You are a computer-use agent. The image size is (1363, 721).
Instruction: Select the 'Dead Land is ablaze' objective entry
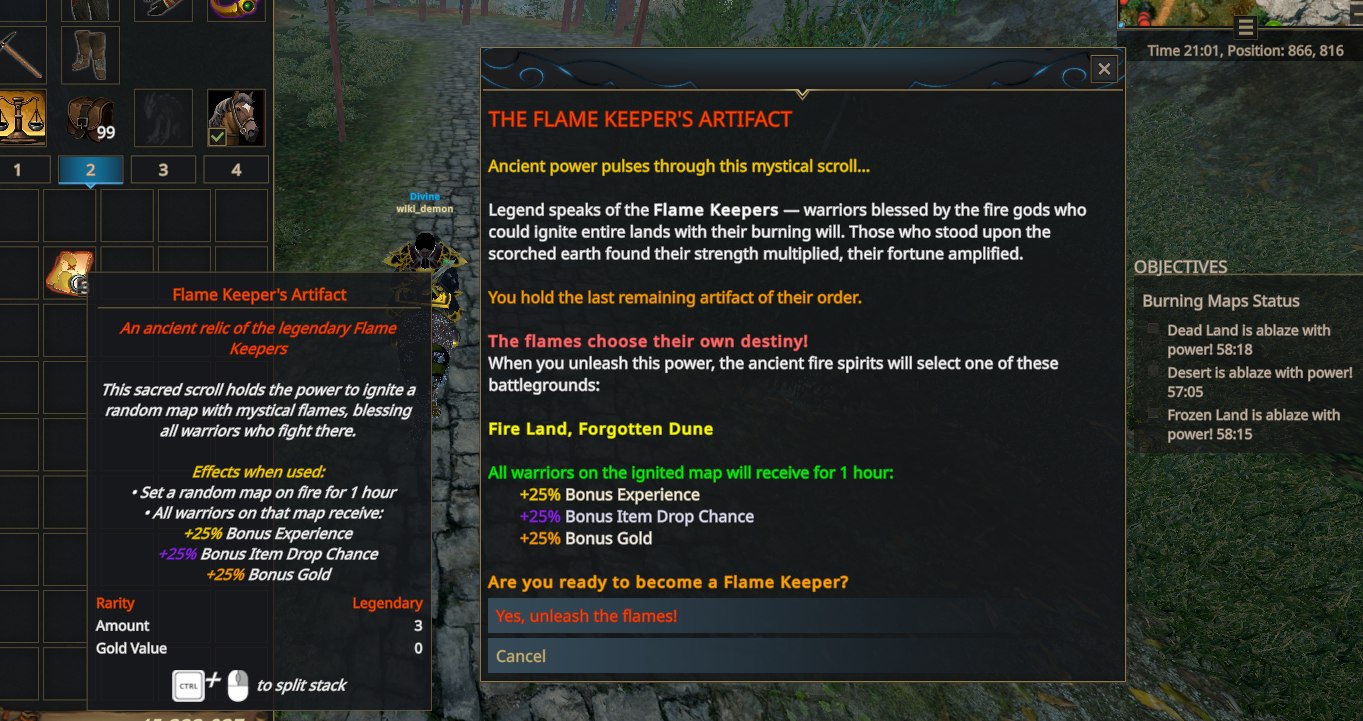pos(1248,339)
